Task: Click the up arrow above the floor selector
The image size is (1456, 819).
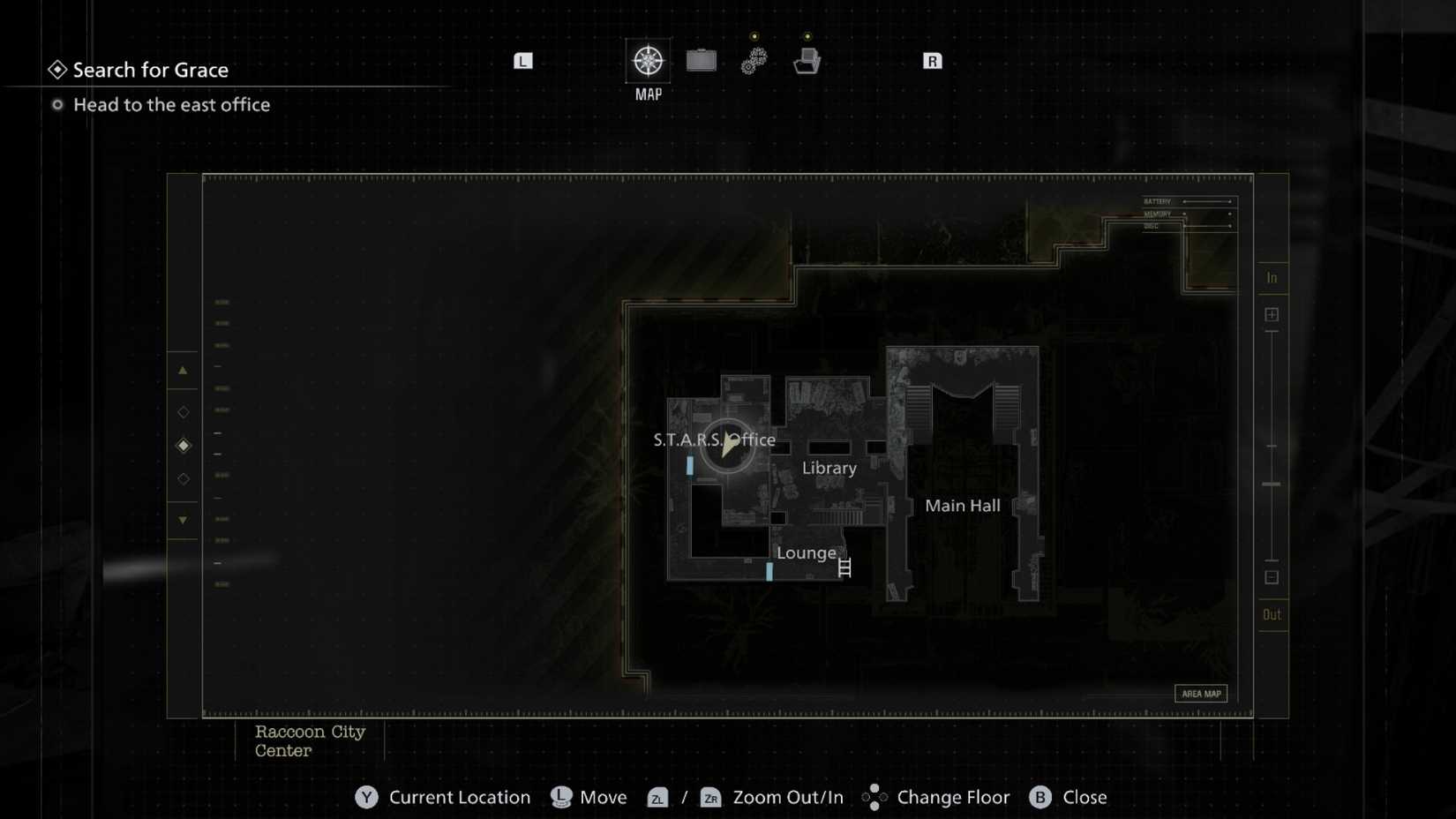Action: point(183,370)
